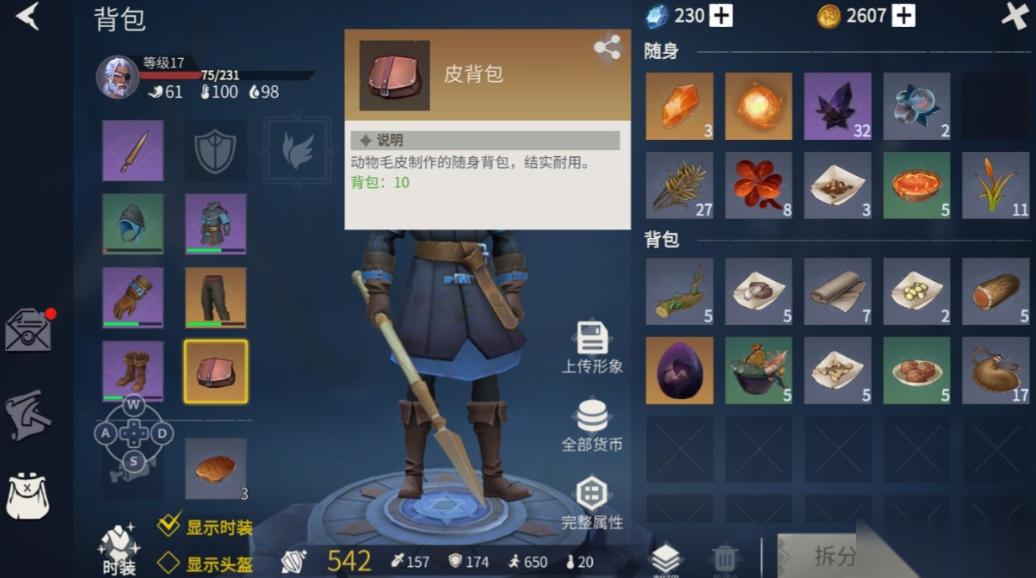Toggle the 显示时装 checkbox

pyautogui.click(x=170, y=526)
